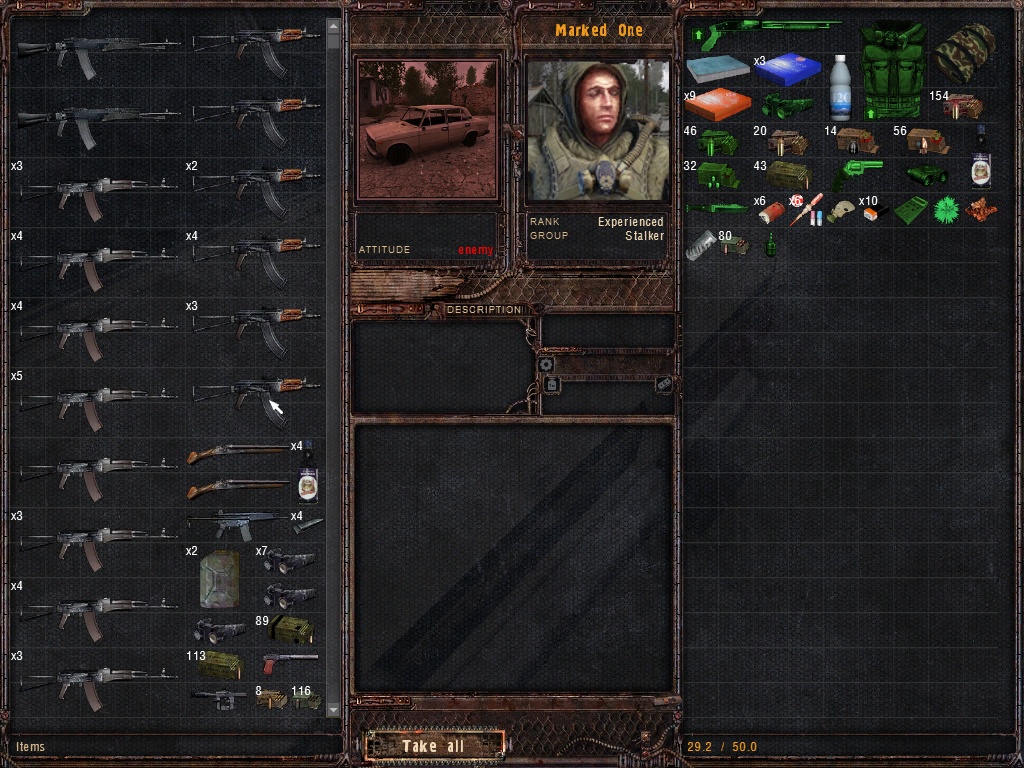Select the orange medkit stack of nine
Image resolution: width=1024 pixels, height=768 pixels.
718,104
